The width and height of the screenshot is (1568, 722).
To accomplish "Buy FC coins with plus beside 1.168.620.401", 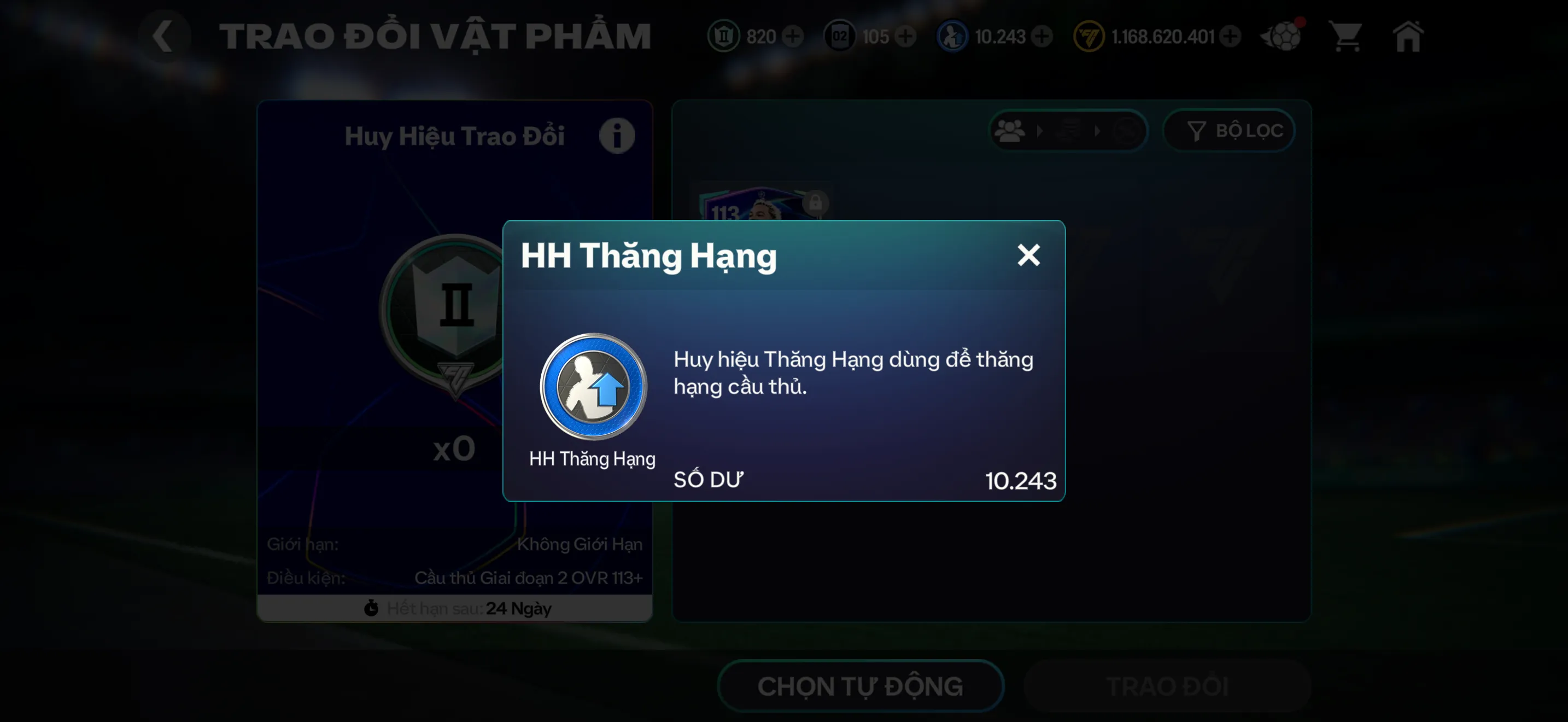I will click(1231, 37).
